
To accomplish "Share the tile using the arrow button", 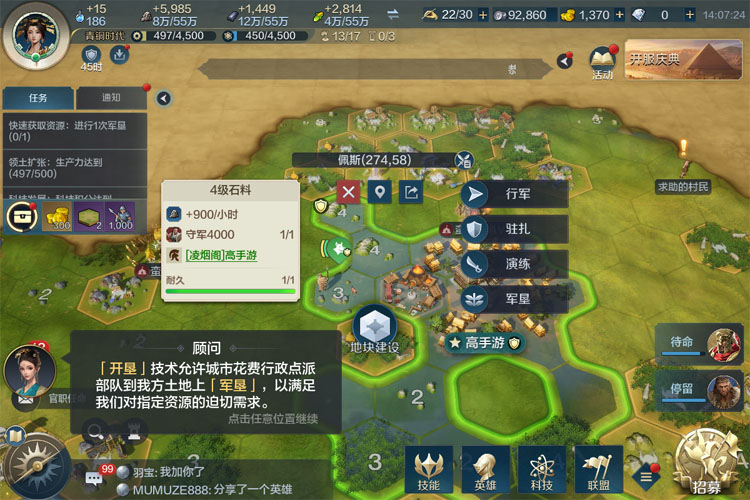I will click(410, 192).
